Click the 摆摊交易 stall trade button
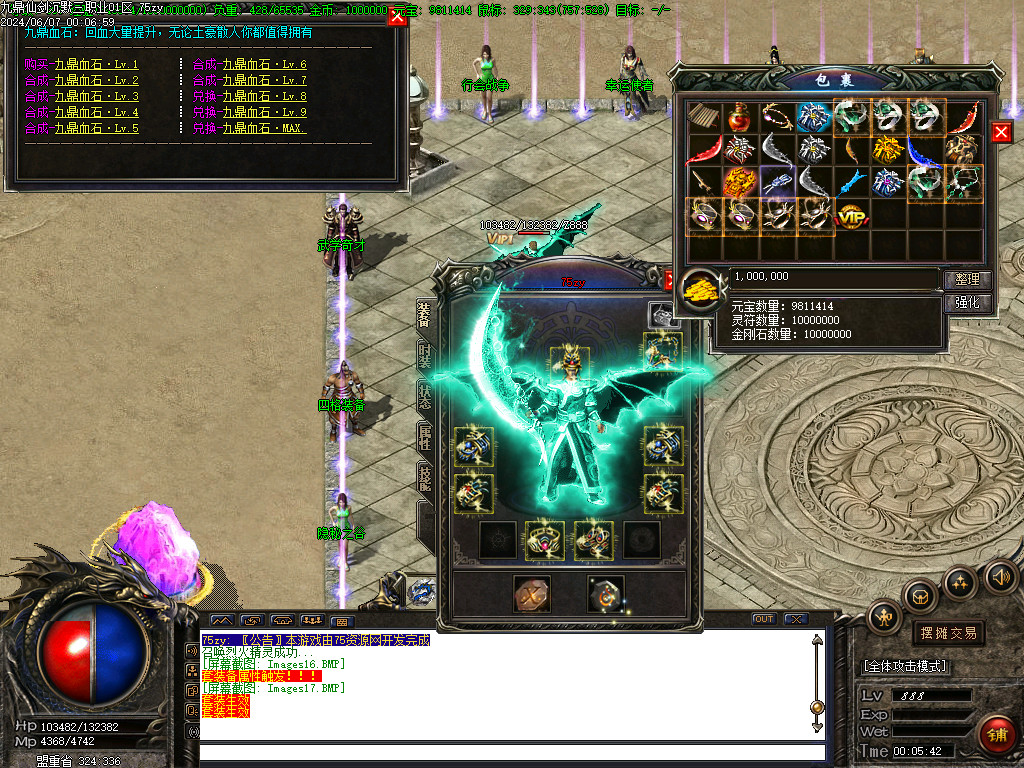 [x=948, y=633]
